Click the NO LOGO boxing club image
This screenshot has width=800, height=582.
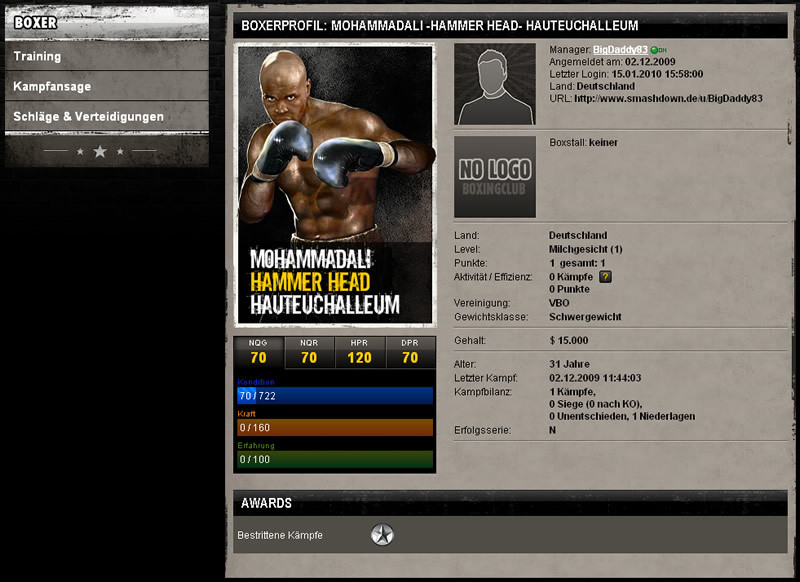pos(494,176)
